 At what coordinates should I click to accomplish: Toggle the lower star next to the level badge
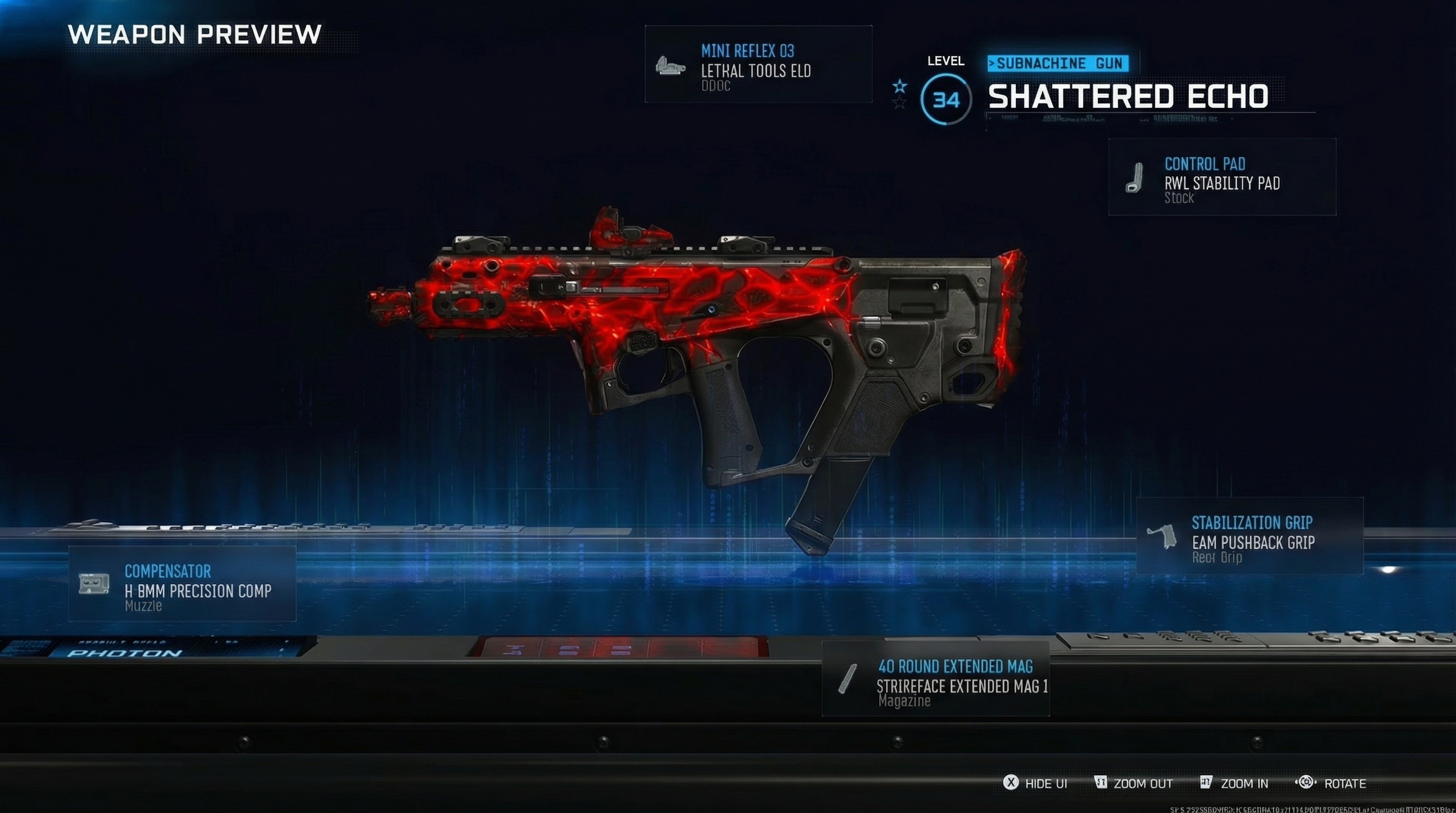click(x=899, y=103)
